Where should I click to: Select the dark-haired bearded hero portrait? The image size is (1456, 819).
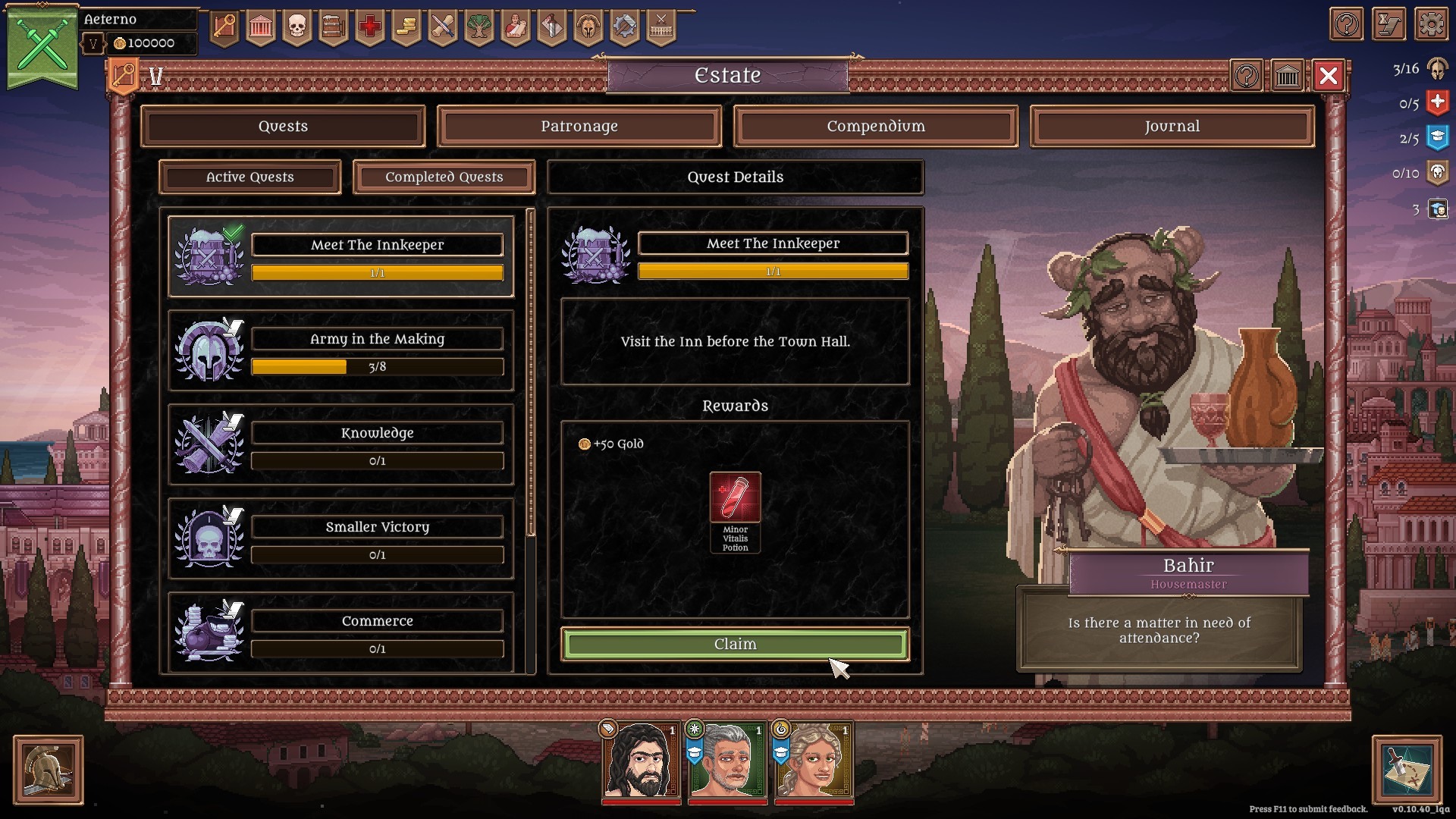pos(641,760)
